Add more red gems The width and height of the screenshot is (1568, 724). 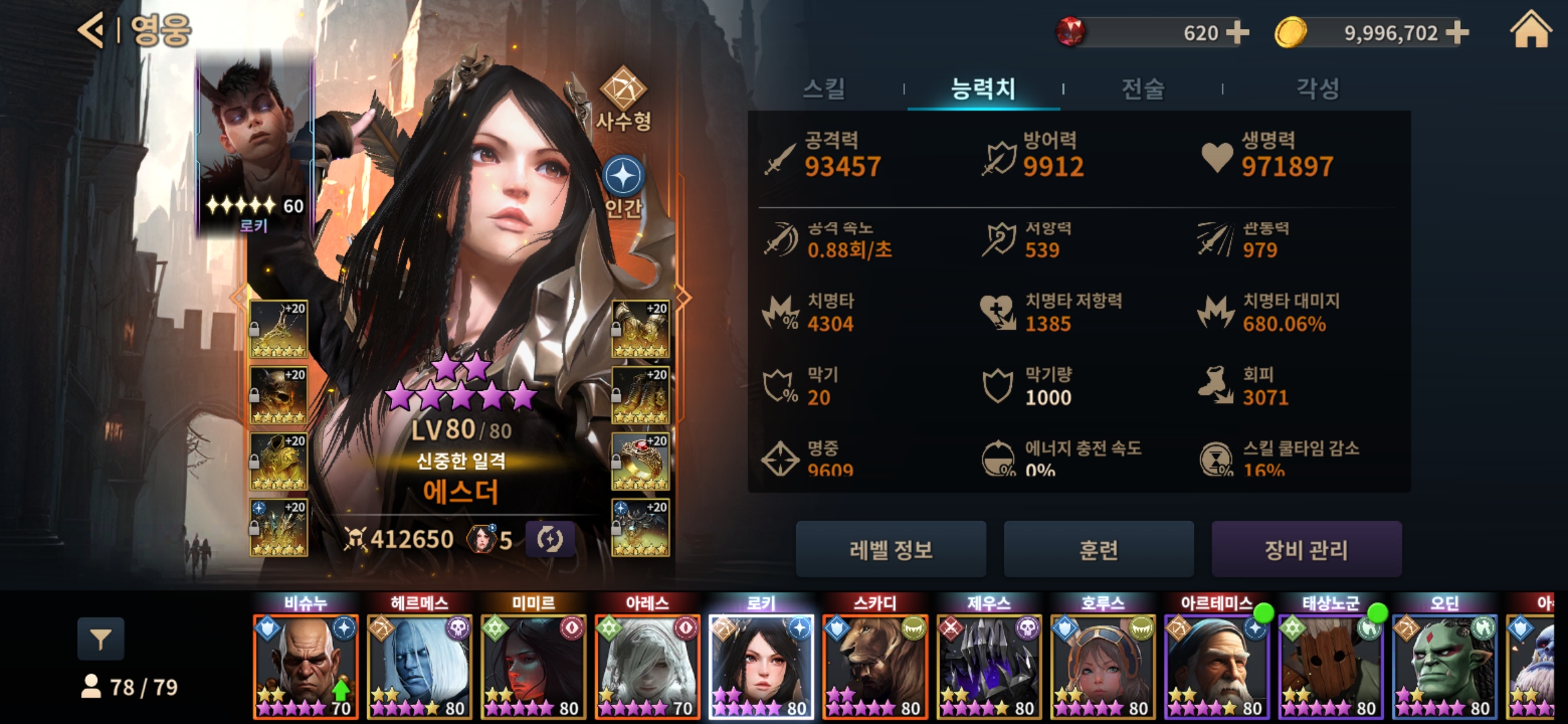coord(1237,32)
